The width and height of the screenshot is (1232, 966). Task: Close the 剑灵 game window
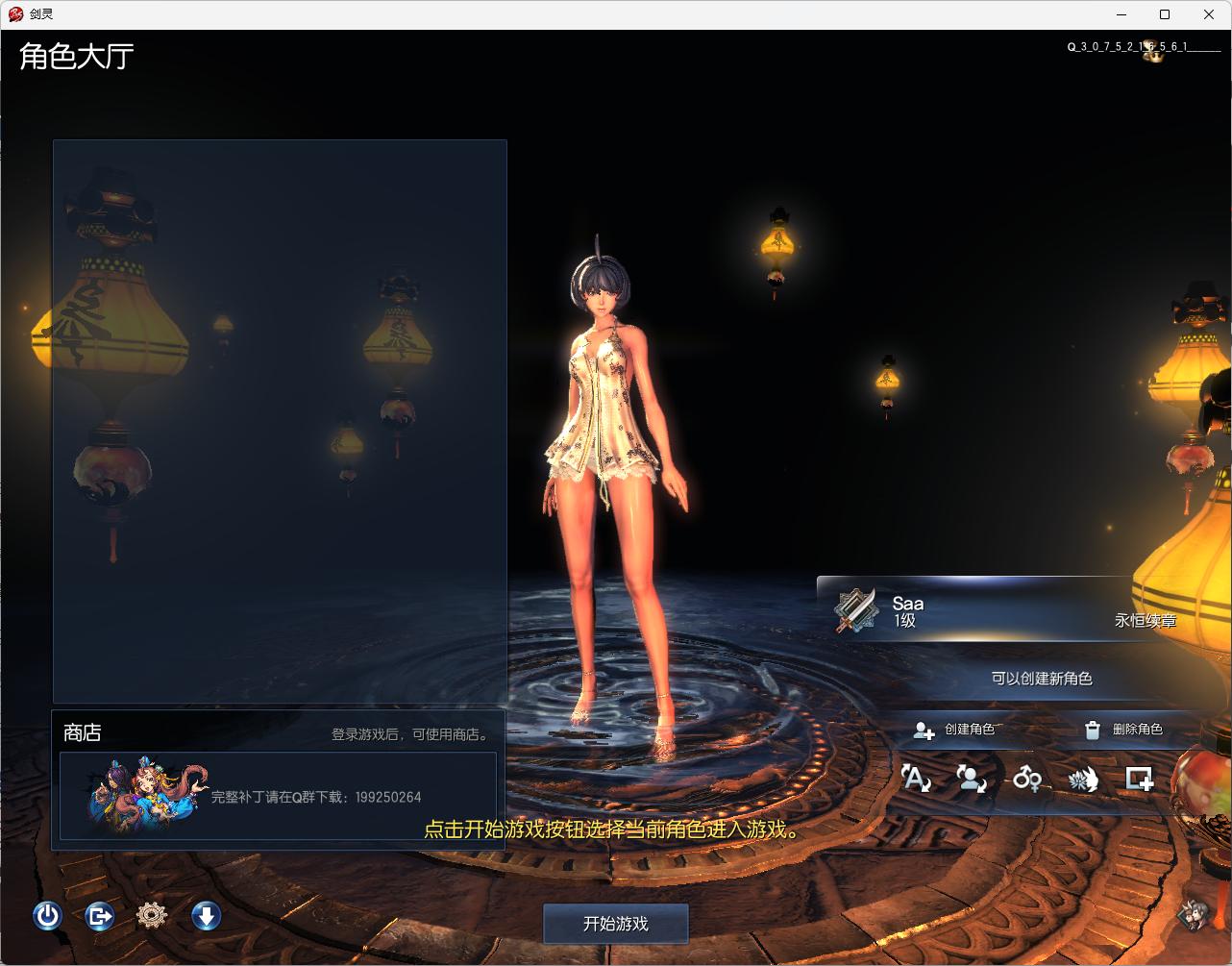click(x=1209, y=14)
